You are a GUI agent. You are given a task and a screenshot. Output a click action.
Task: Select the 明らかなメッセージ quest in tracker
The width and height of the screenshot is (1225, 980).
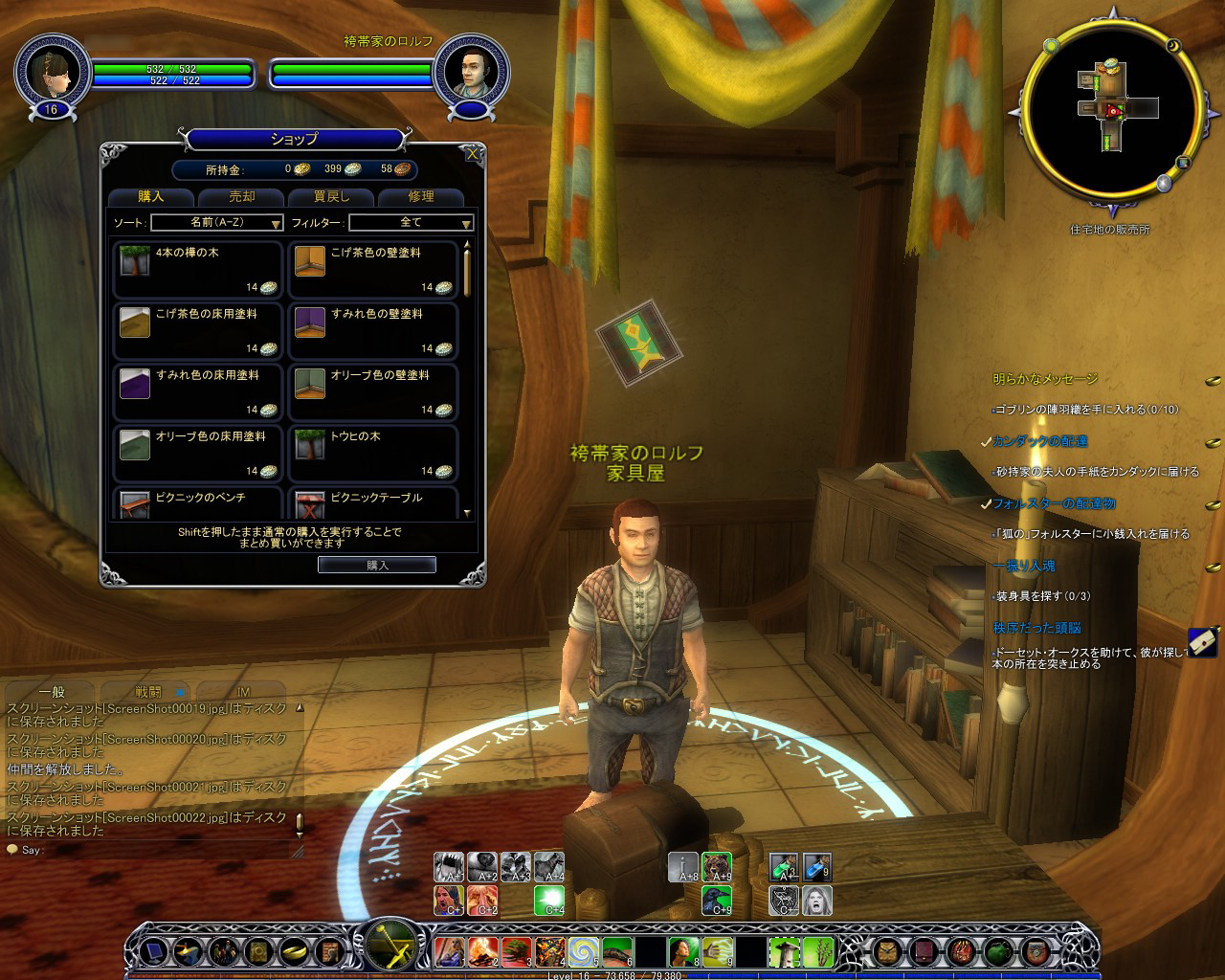(x=1044, y=379)
